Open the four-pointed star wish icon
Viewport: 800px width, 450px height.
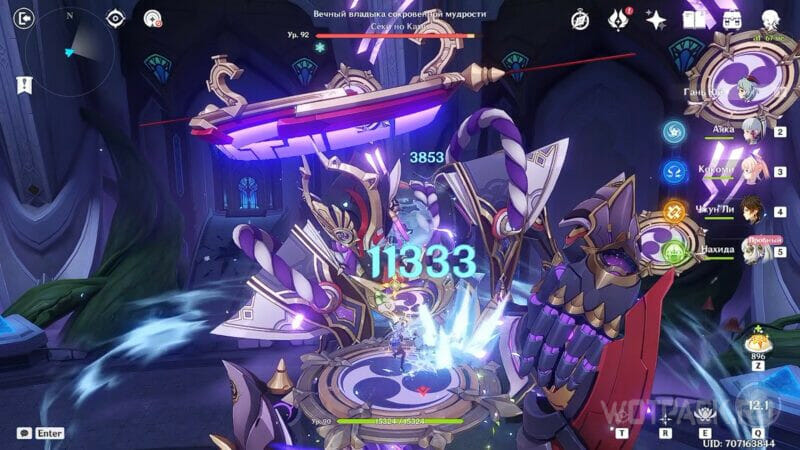tap(656, 19)
